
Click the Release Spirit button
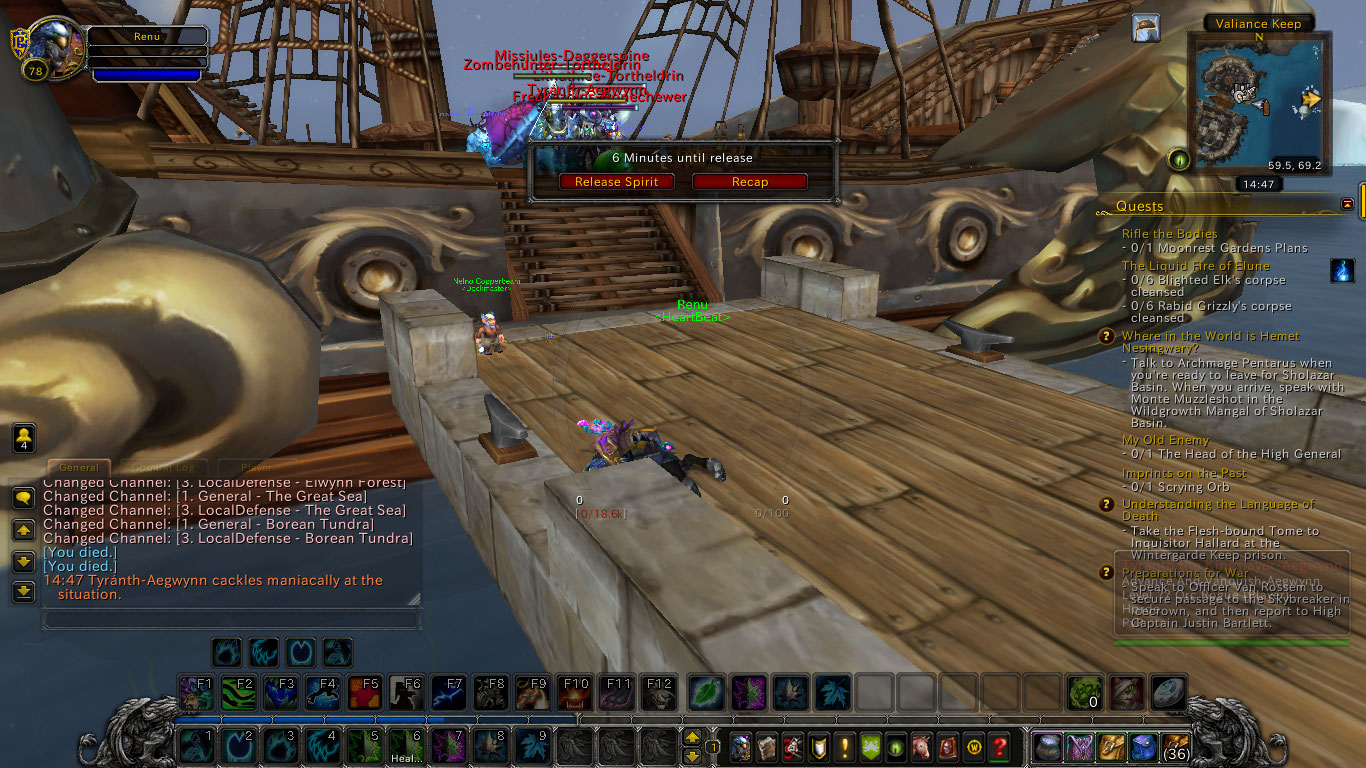[x=616, y=182]
